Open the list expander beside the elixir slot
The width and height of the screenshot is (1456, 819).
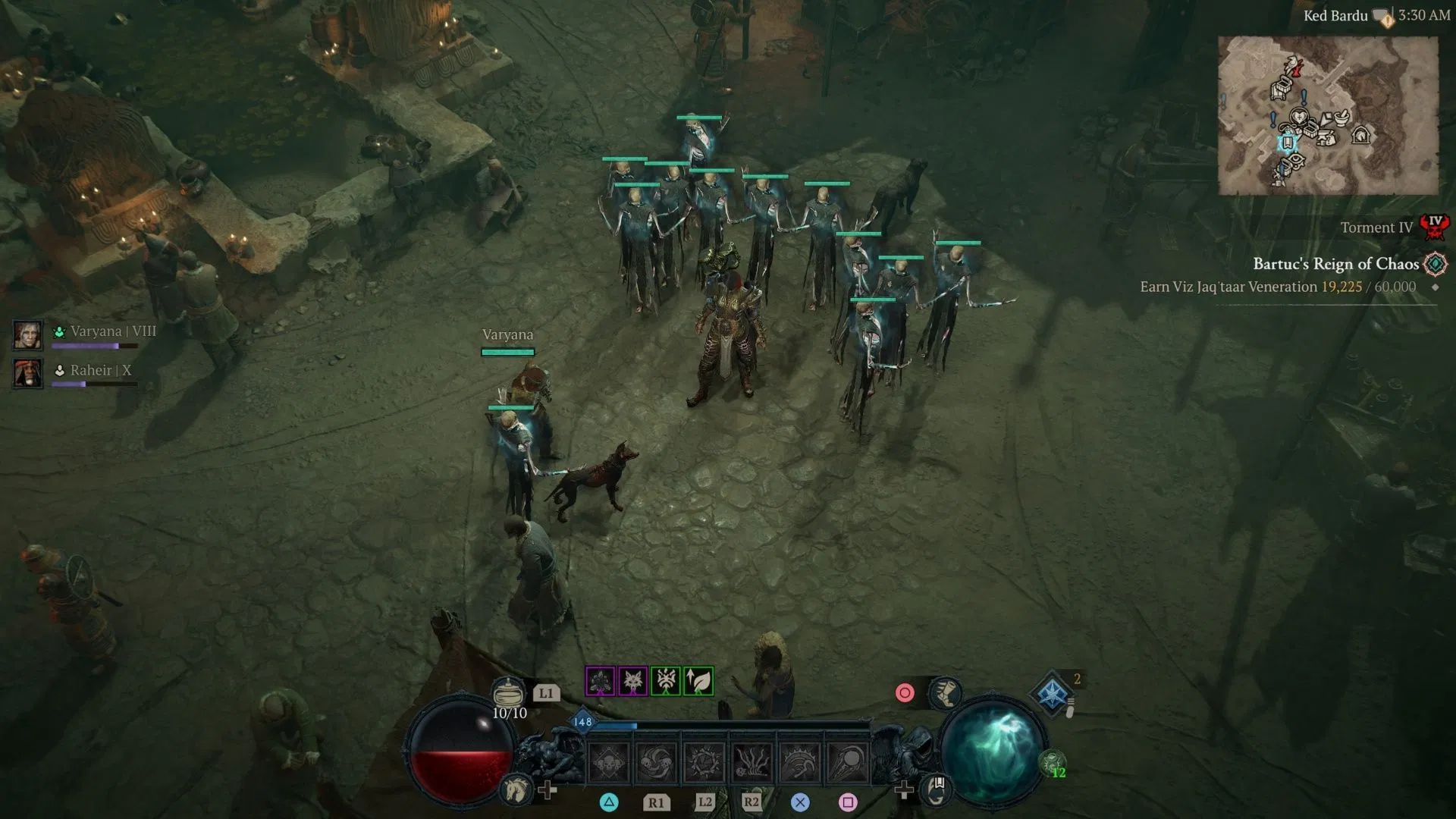1072,702
